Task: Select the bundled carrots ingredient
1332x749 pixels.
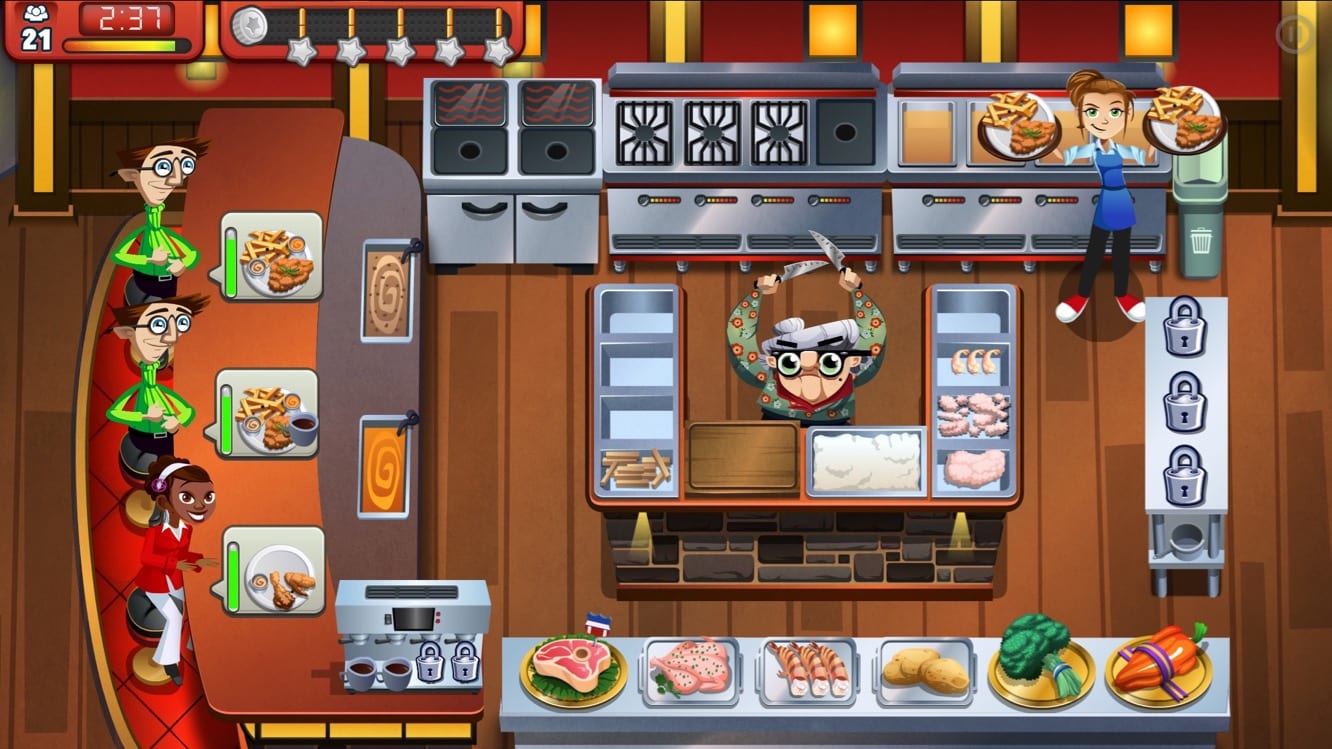Action: click(x=1160, y=664)
